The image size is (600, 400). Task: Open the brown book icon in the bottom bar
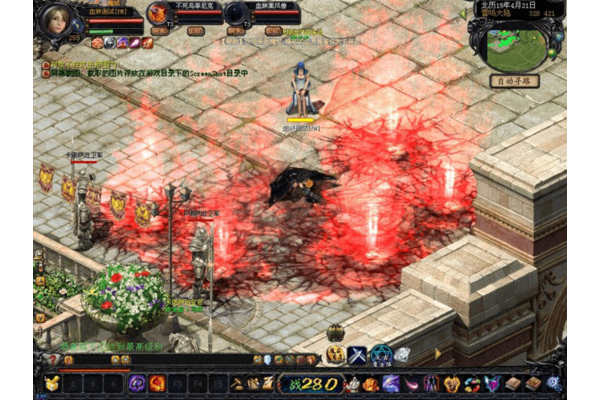[x=513, y=383]
